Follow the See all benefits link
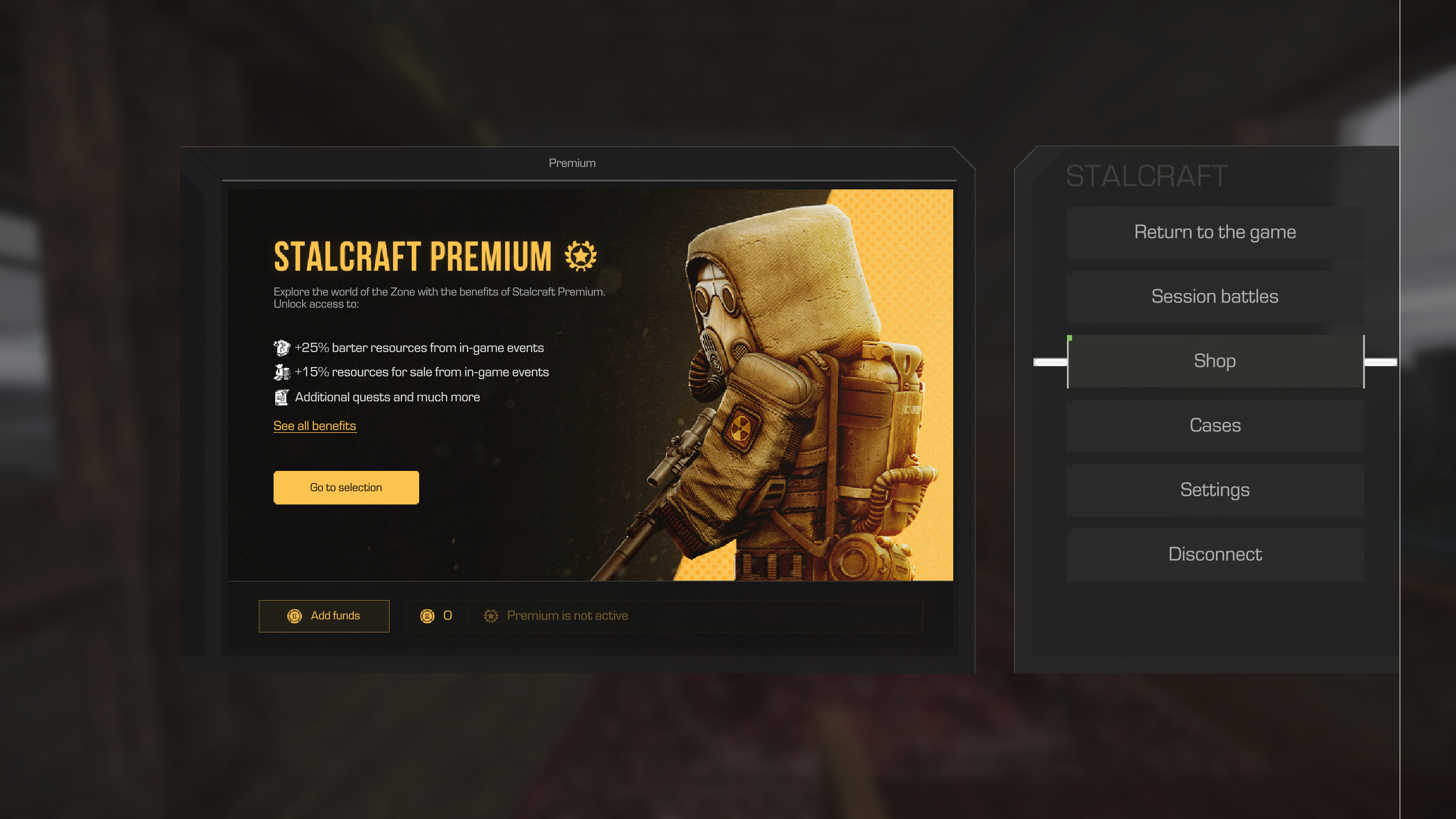 (x=315, y=426)
